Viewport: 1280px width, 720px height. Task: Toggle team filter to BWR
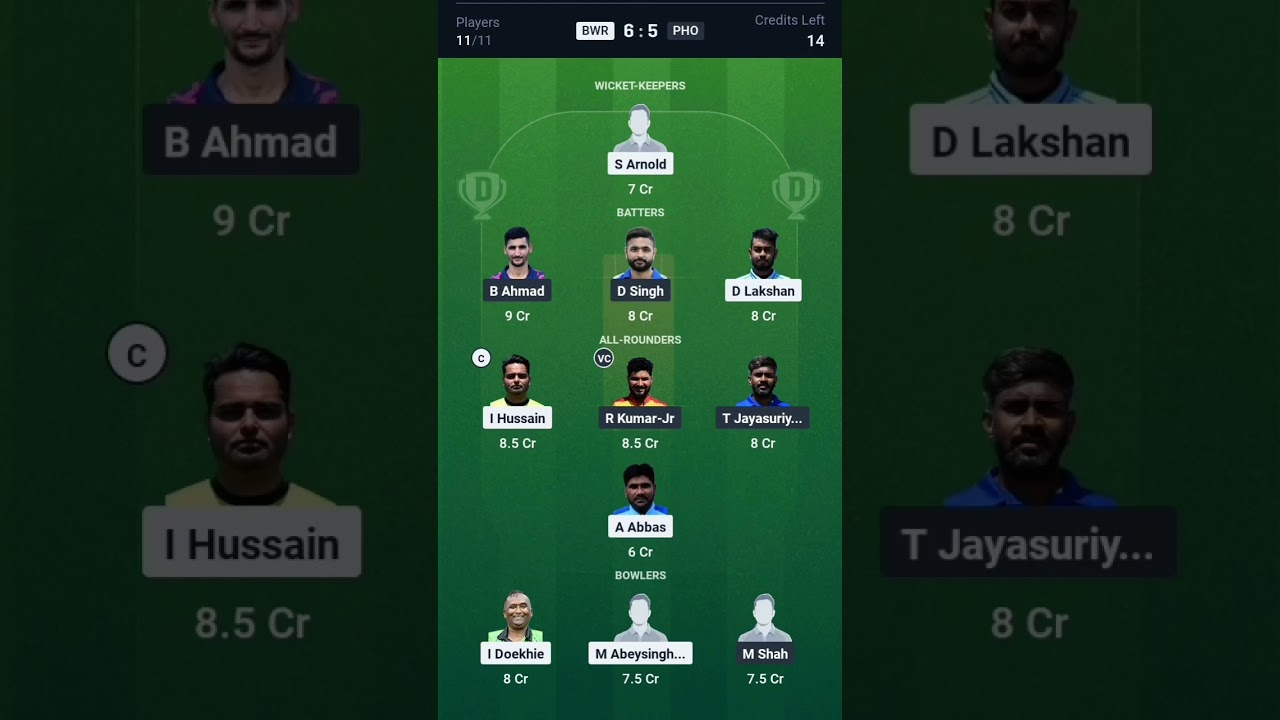point(595,30)
